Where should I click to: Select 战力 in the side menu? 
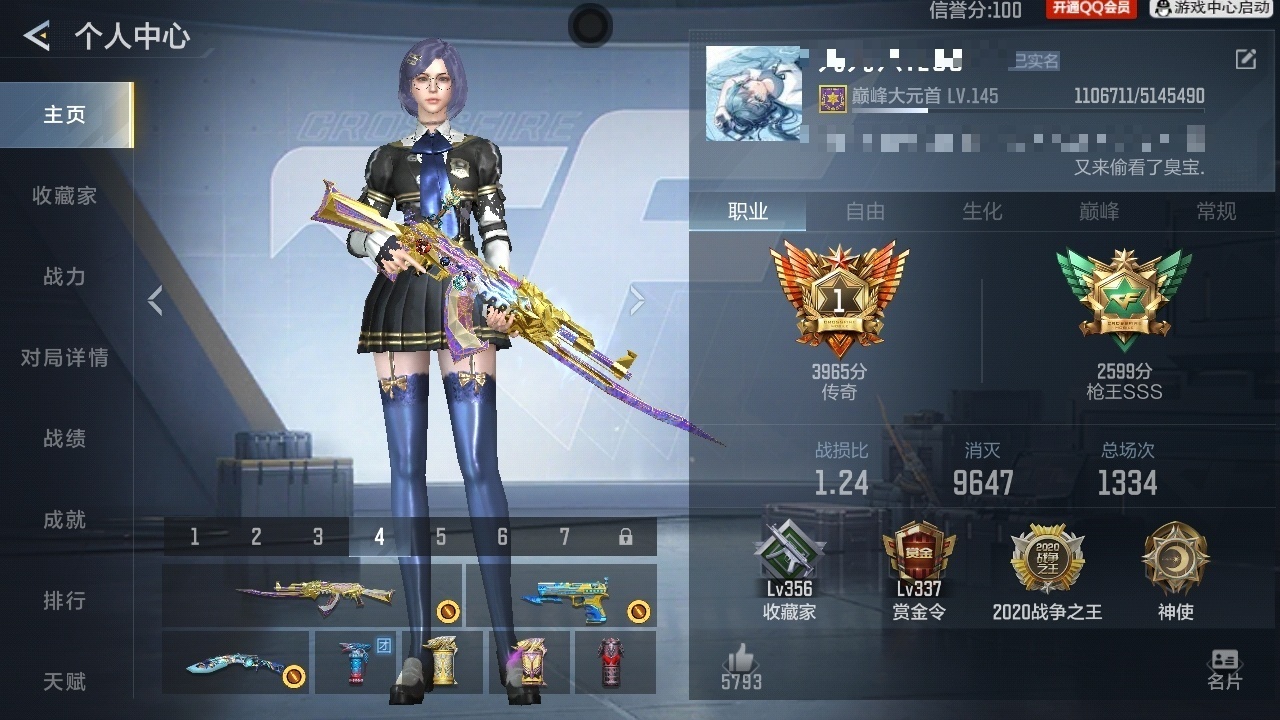pyautogui.click(x=65, y=277)
